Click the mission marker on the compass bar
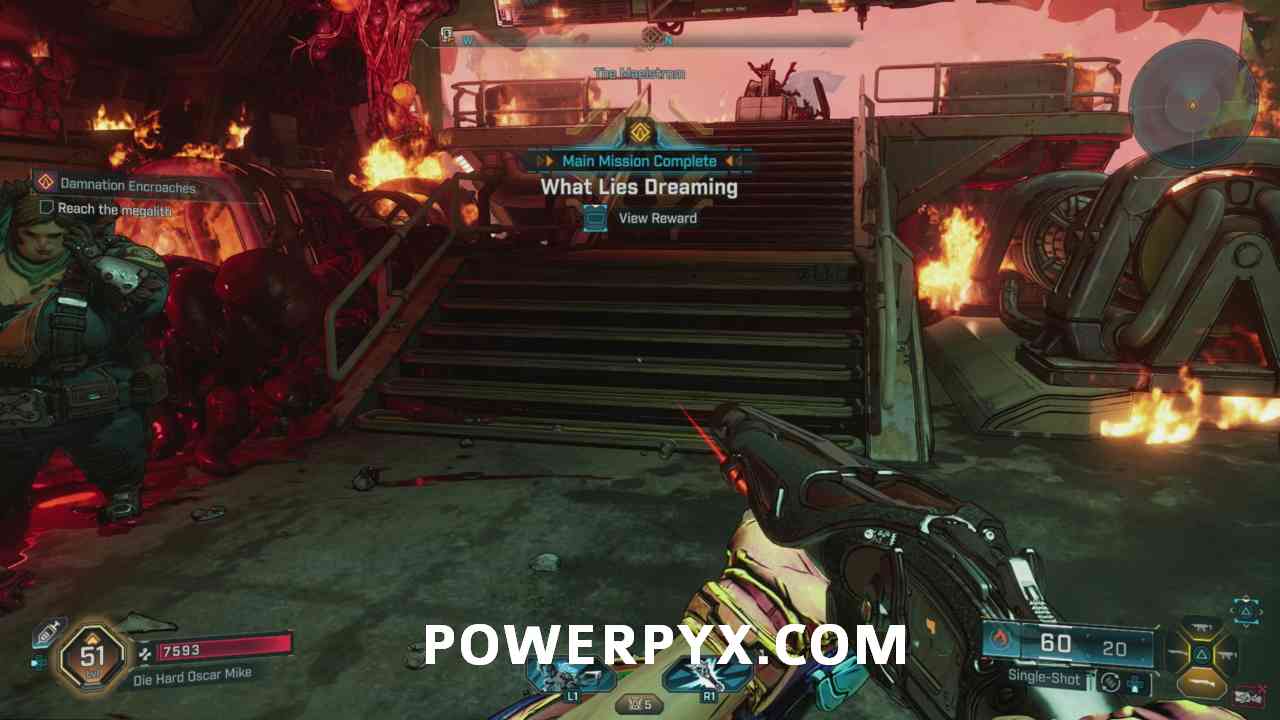Screen dimensions: 1280x720 [651, 38]
